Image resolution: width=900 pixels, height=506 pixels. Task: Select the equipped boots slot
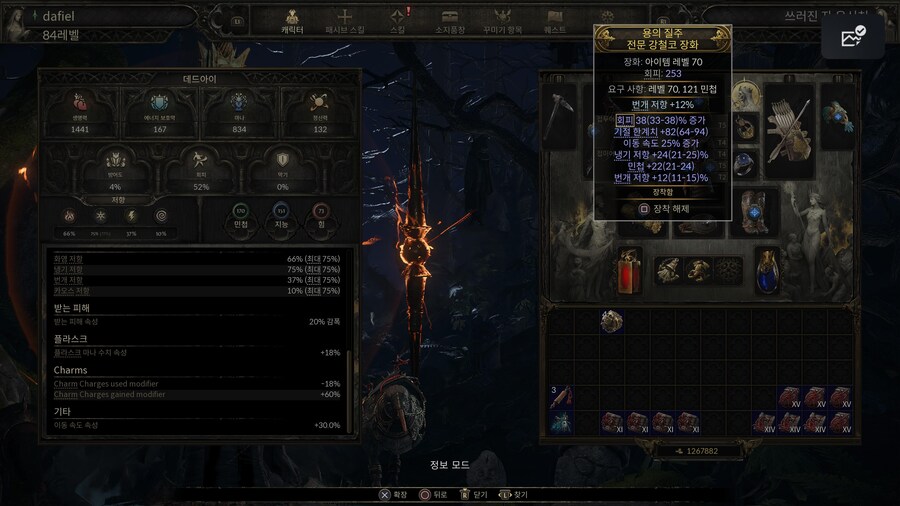point(753,211)
